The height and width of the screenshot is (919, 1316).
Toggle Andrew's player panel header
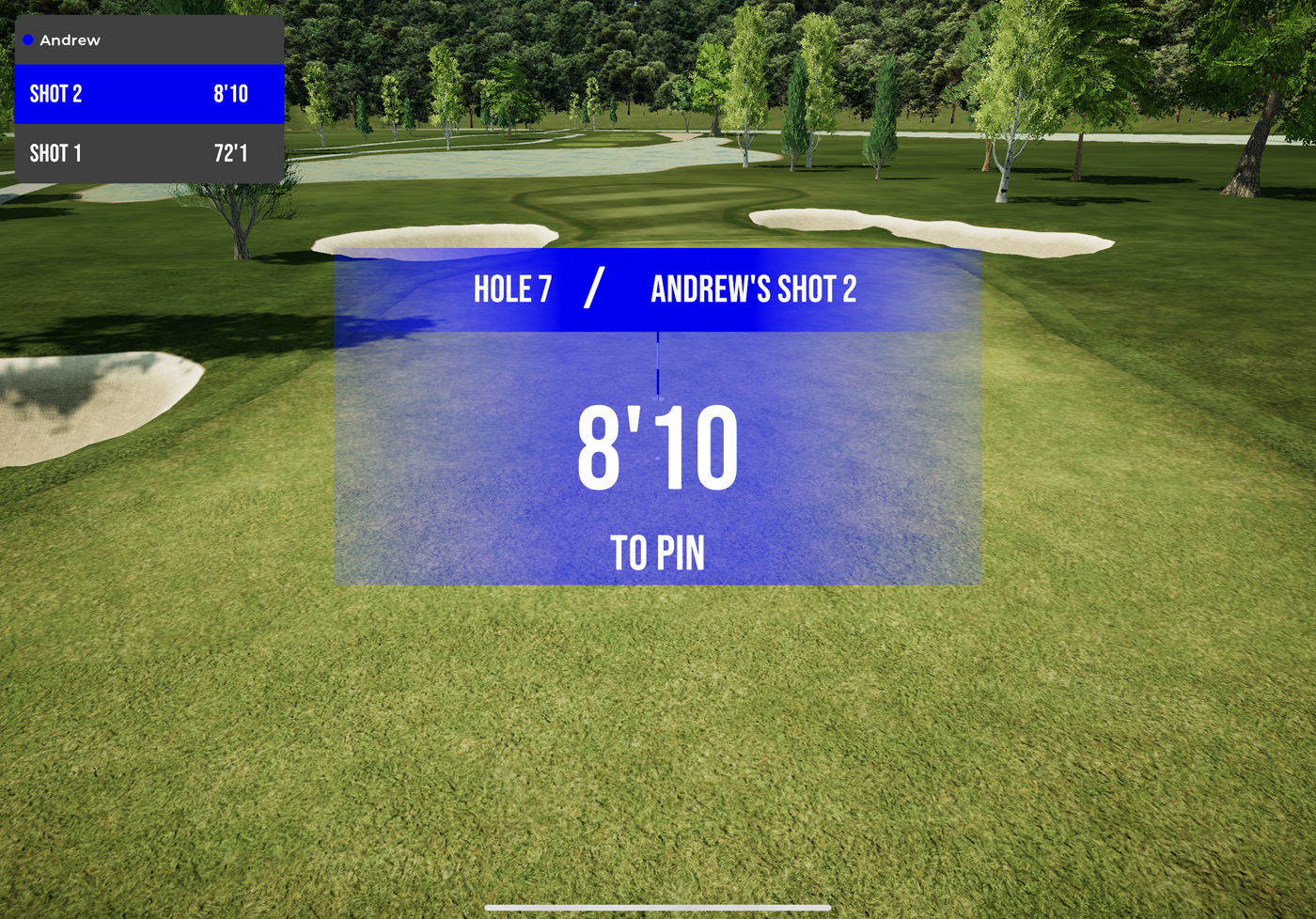coord(149,40)
